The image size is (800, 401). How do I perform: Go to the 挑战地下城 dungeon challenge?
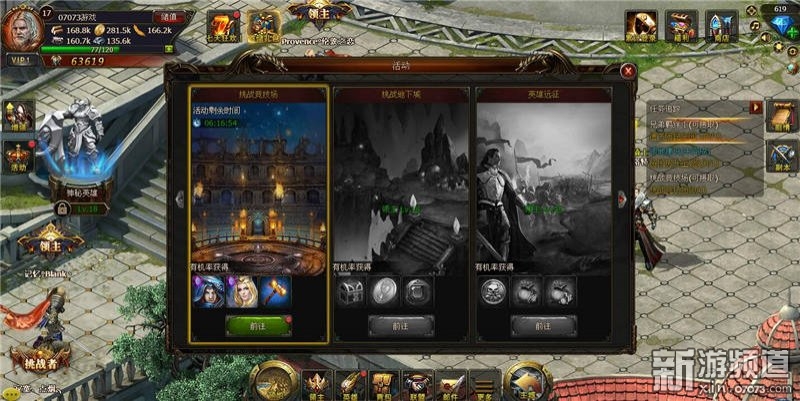[x=400, y=324]
